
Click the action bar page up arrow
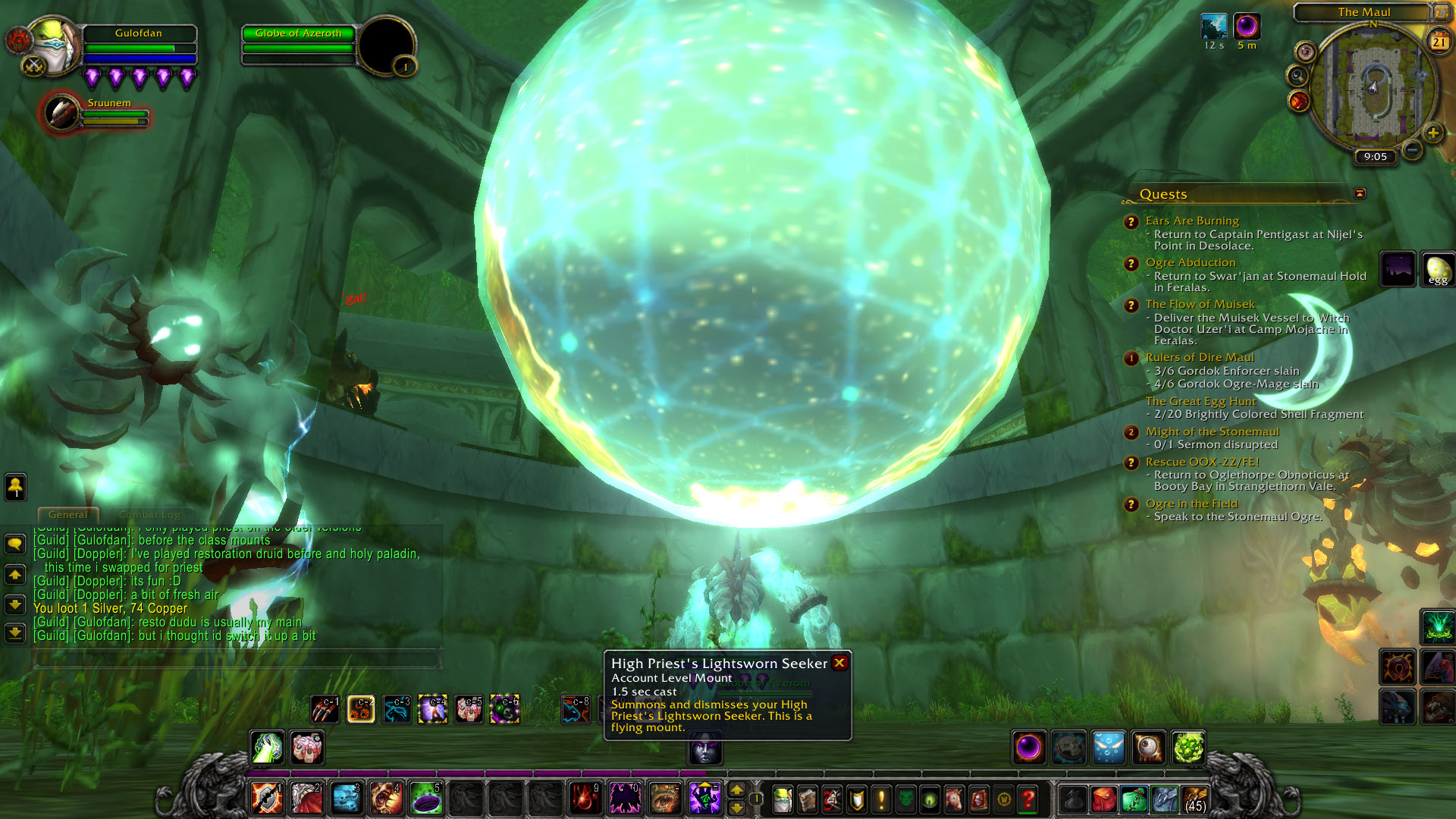tap(736, 790)
